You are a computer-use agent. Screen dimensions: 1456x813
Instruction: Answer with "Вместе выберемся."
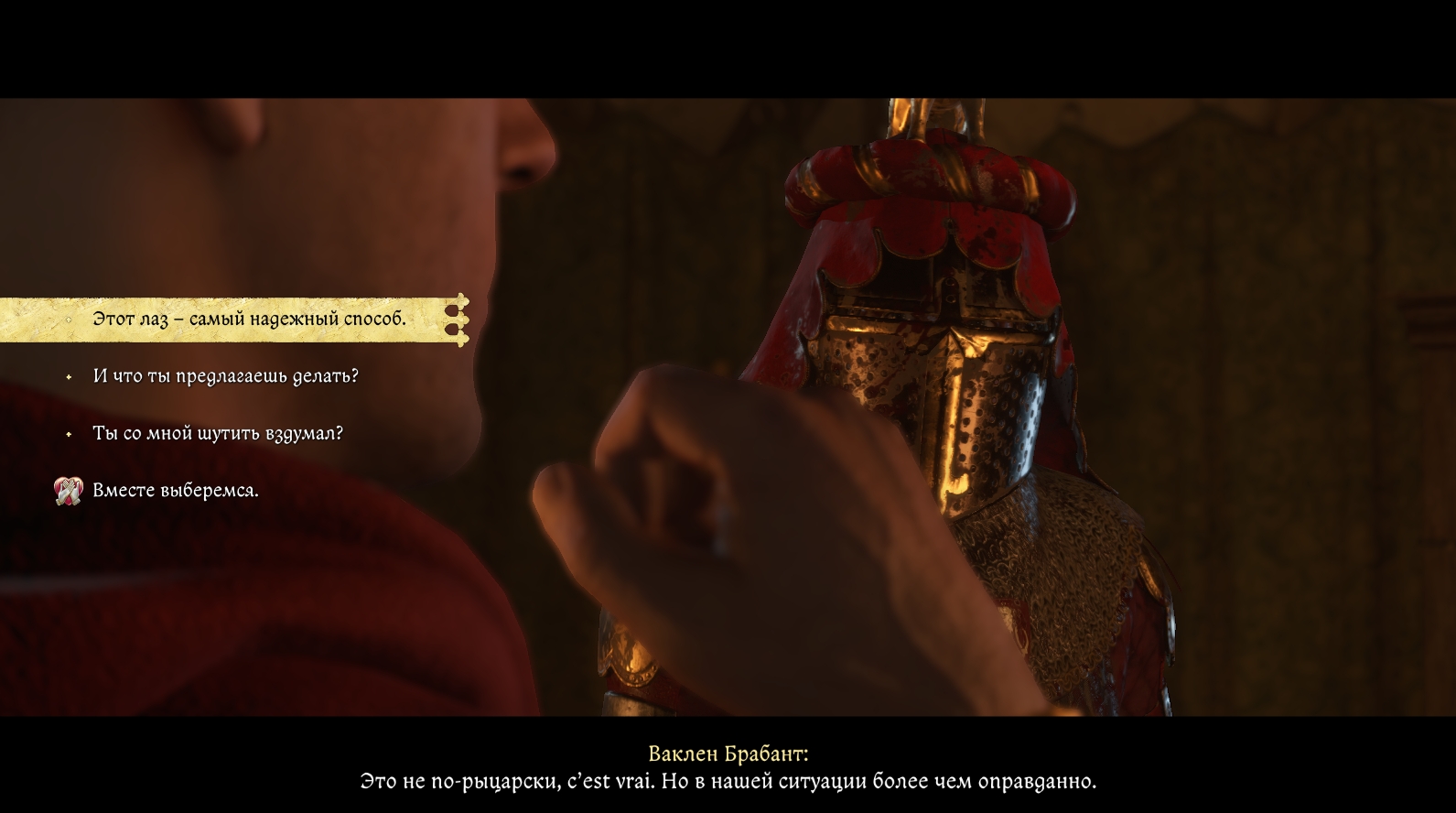(x=176, y=491)
